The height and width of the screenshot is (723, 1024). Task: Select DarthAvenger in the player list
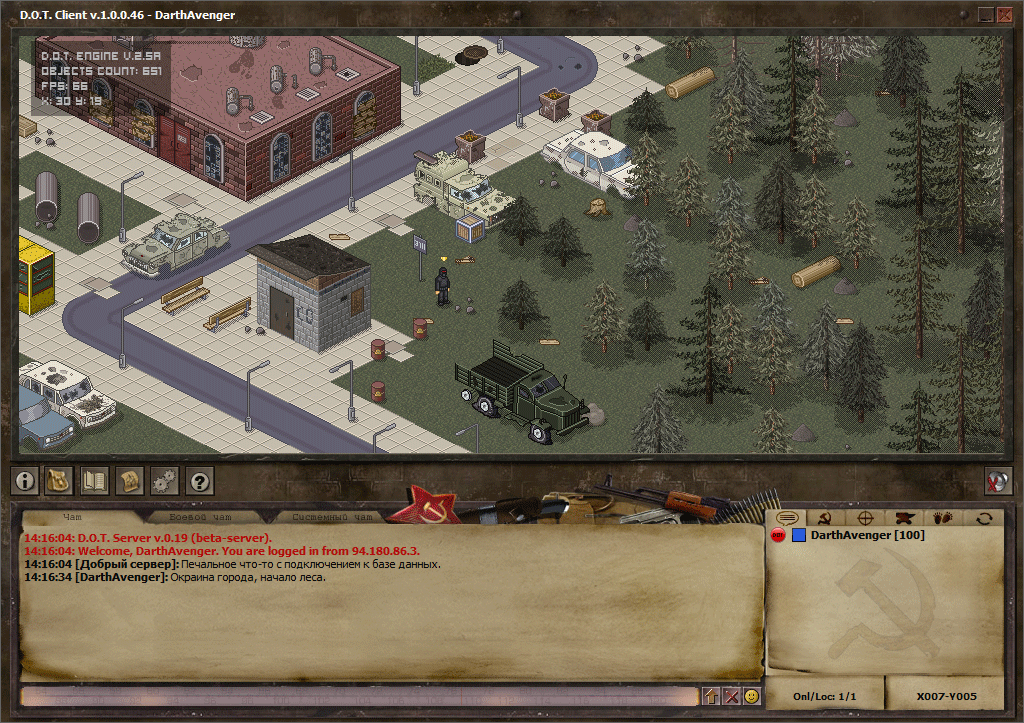point(866,536)
